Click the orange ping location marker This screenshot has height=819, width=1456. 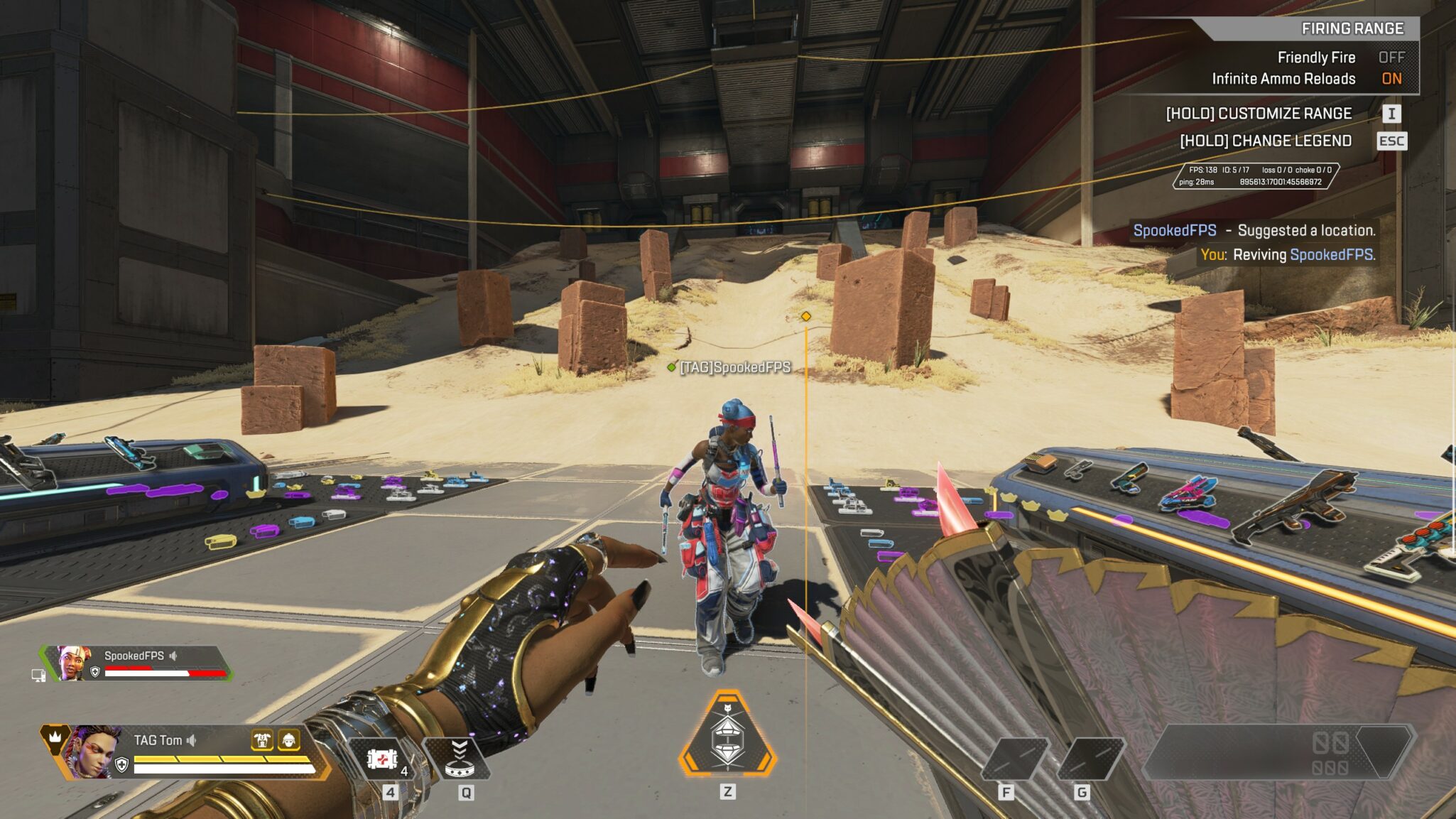click(x=805, y=316)
